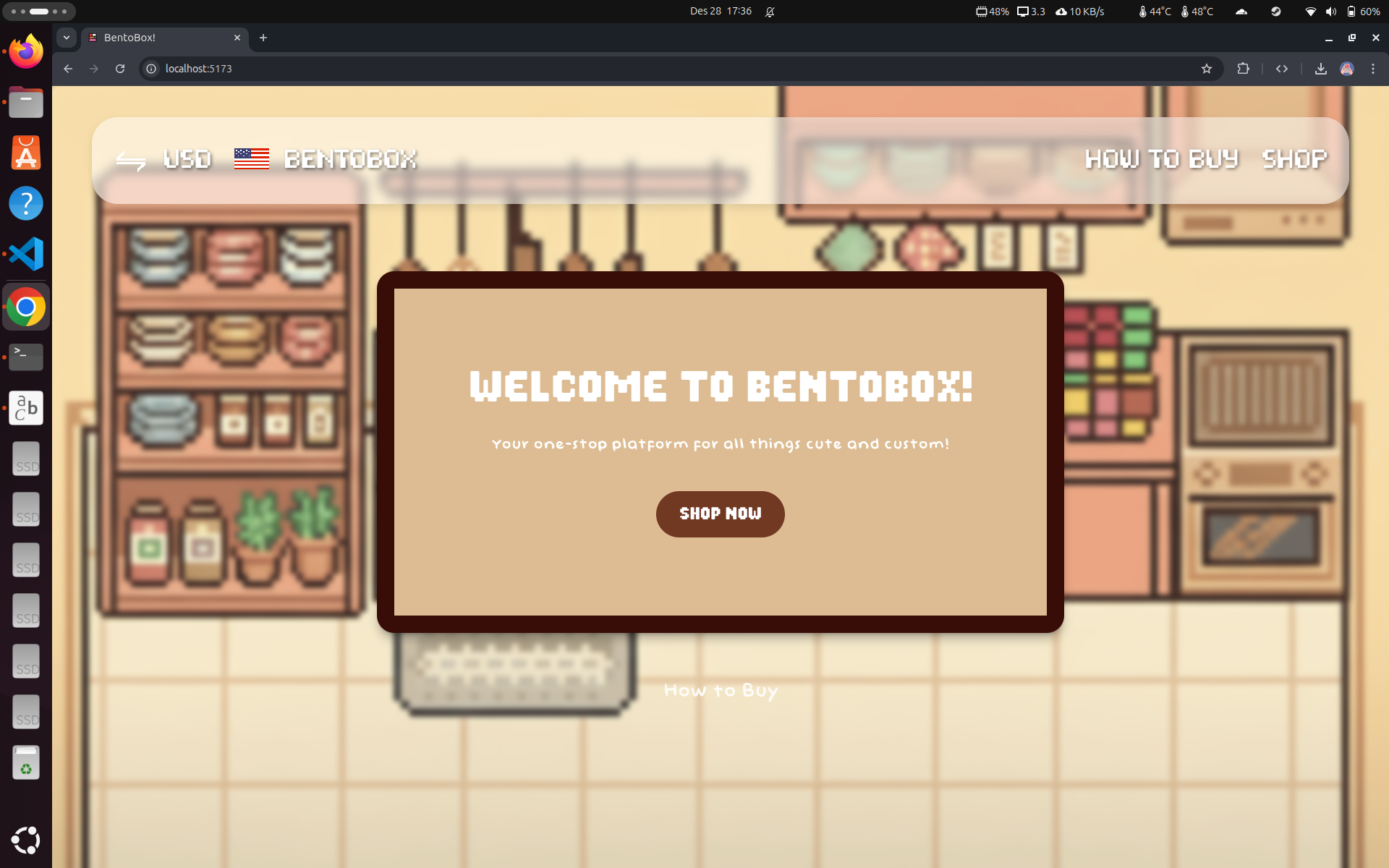Toggle the currency swap arrows icon
Image resolution: width=1389 pixels, height=868 pixels.
pyautogui.click(x=131, y=161)
